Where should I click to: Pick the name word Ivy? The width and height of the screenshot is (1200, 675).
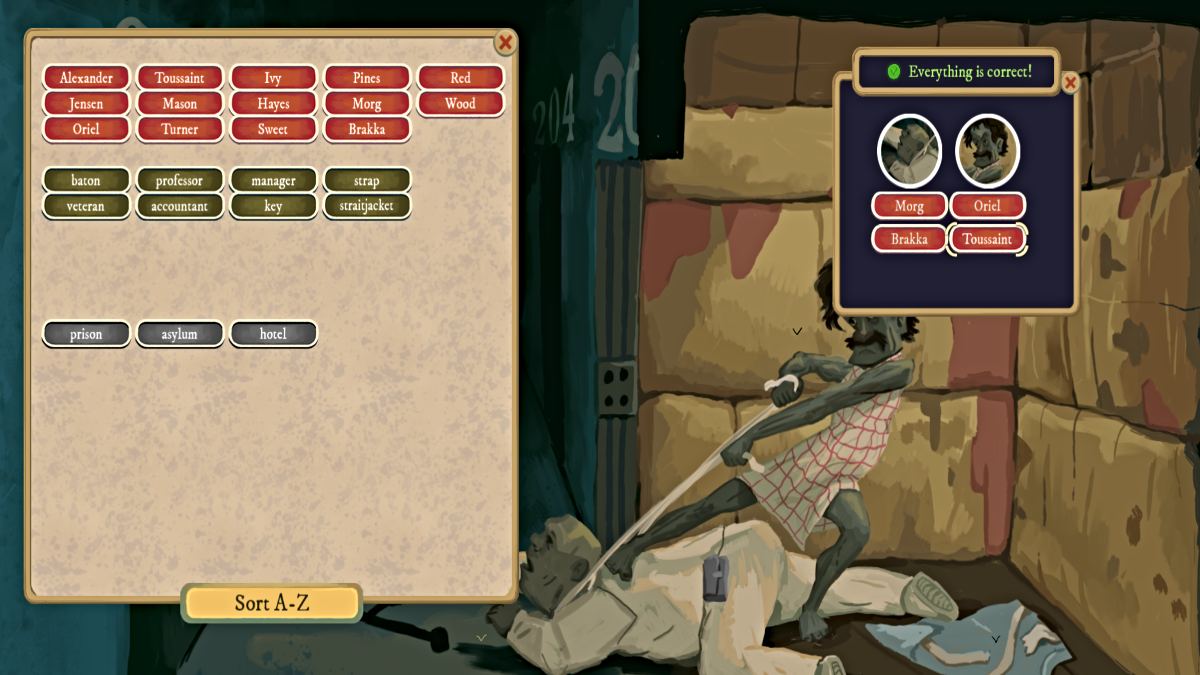click(x=273, y=78)
